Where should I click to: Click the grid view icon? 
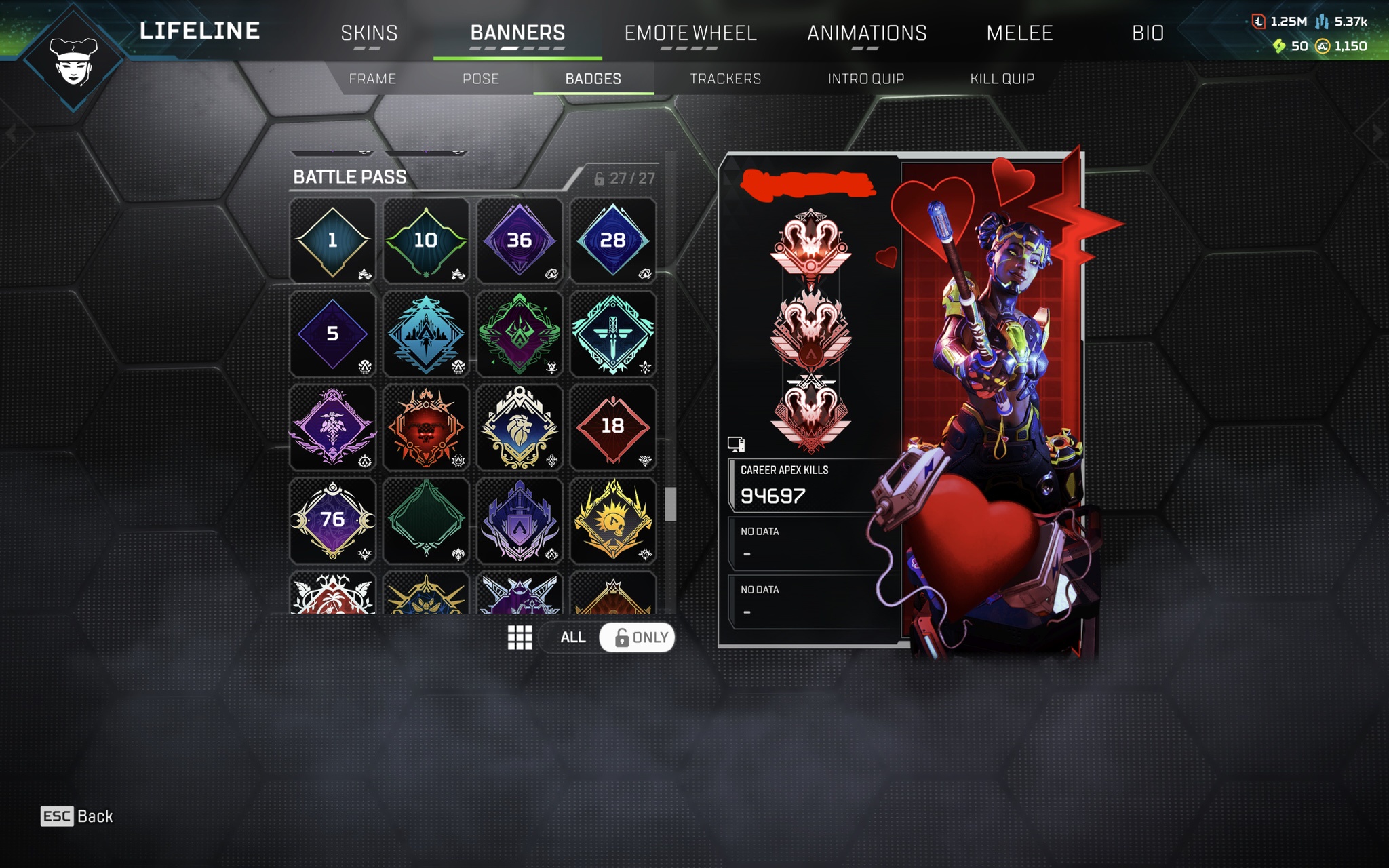coord(520,637)
